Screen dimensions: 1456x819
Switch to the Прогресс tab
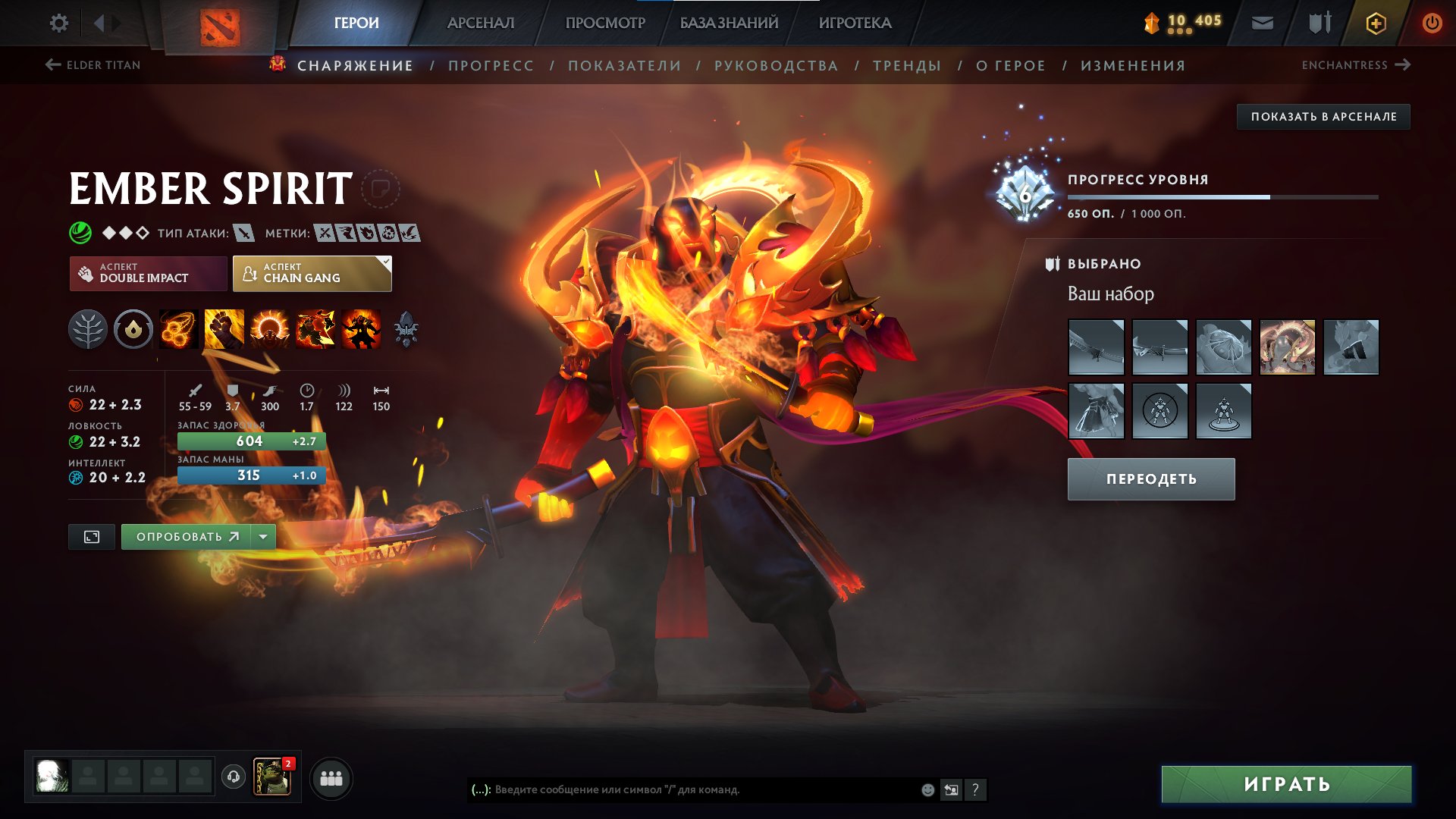(x=490, y=65)
